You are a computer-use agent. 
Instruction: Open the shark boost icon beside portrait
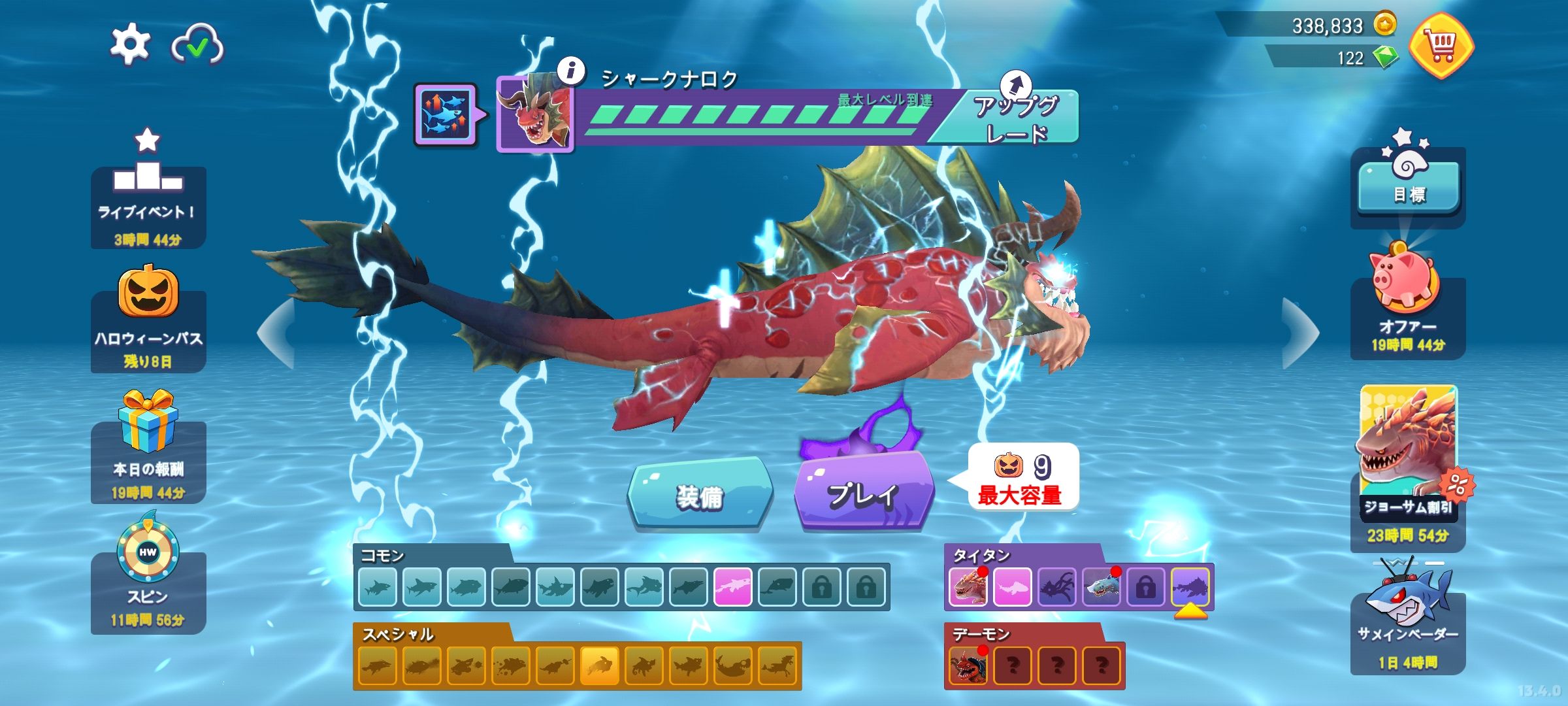445,114
